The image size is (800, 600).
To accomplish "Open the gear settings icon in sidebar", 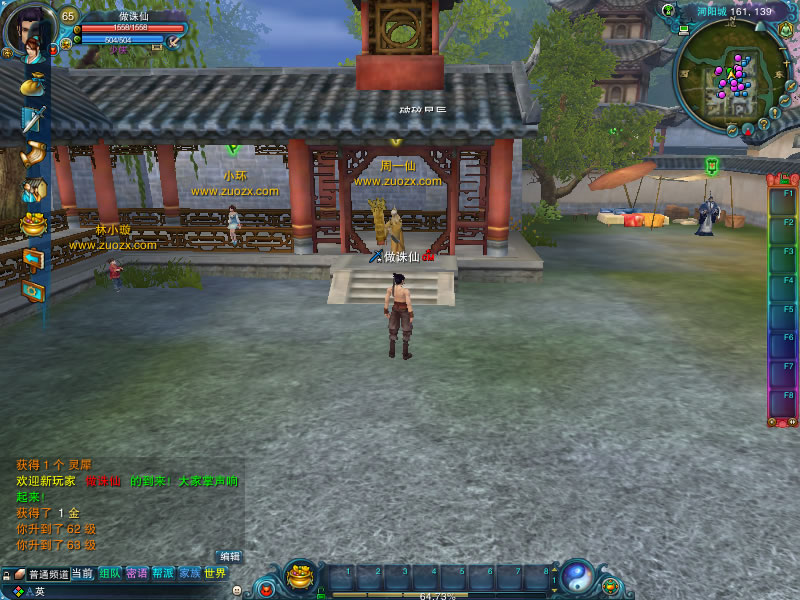I will click(x=33, y=291).
